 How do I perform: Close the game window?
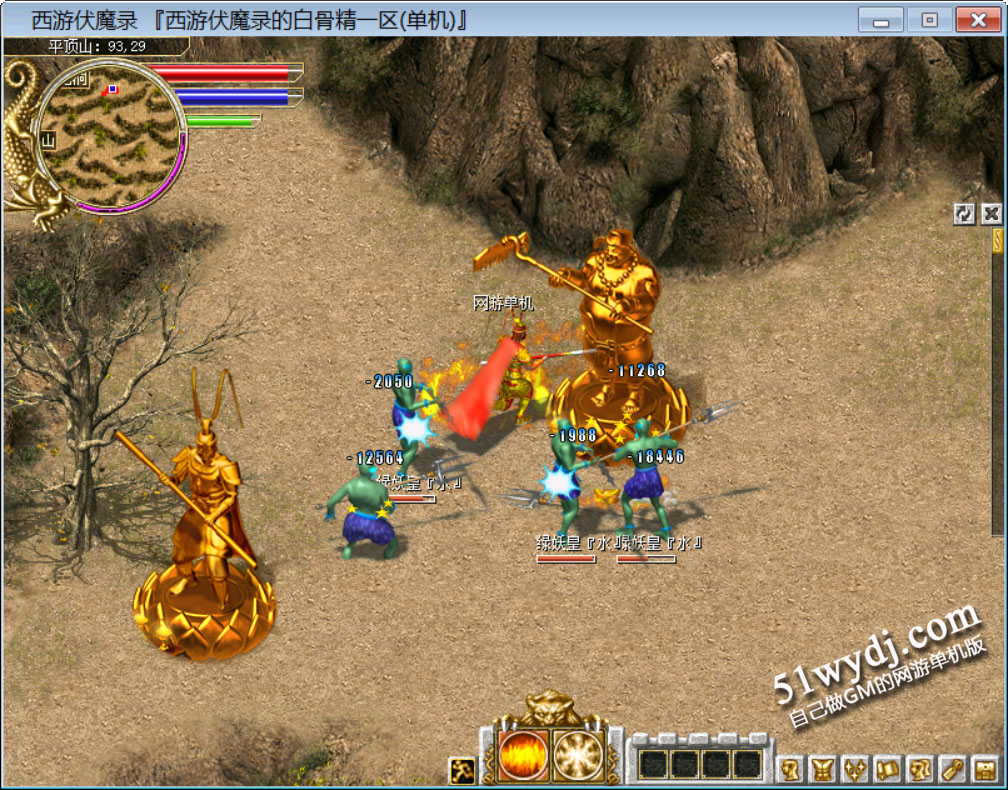[x=977, y=20]
